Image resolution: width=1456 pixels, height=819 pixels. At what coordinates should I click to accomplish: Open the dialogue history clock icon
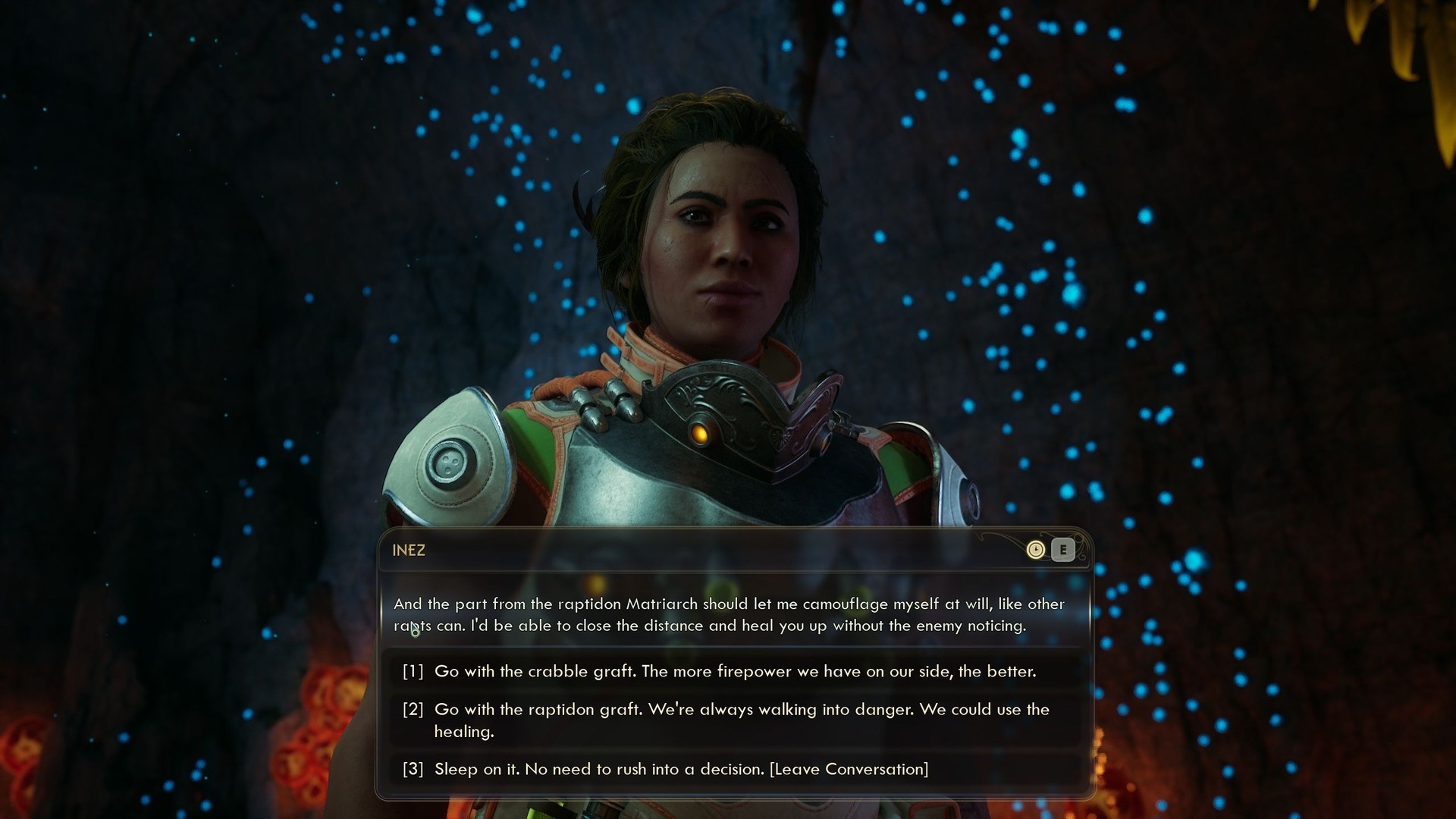click(x=1035, y=550)
